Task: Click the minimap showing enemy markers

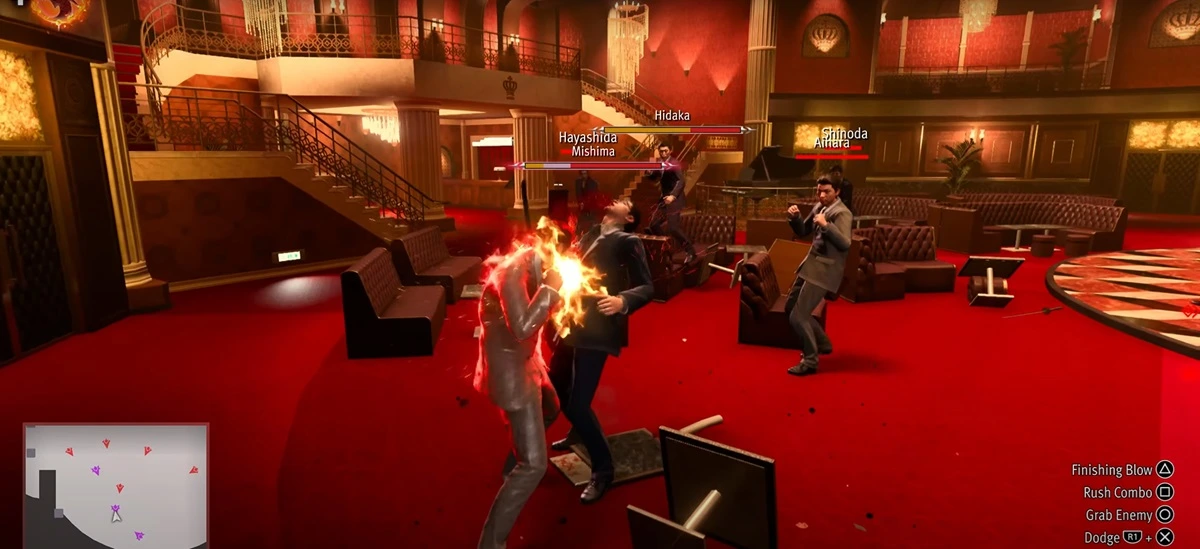Action: [116, 485]
